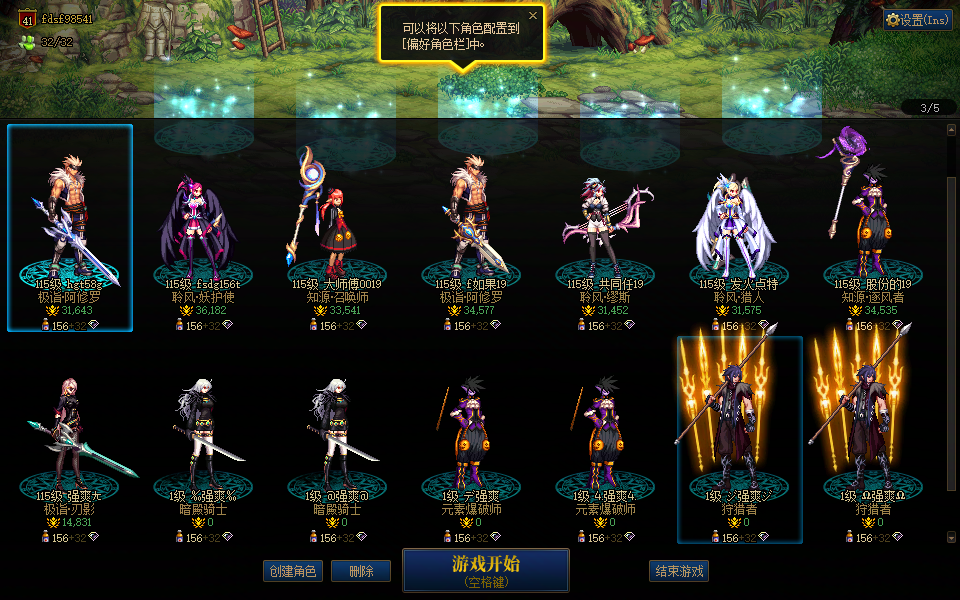Screen dimensions: 960x600
Task: Click the 删除 delete character button
Action: pos(361,571)
